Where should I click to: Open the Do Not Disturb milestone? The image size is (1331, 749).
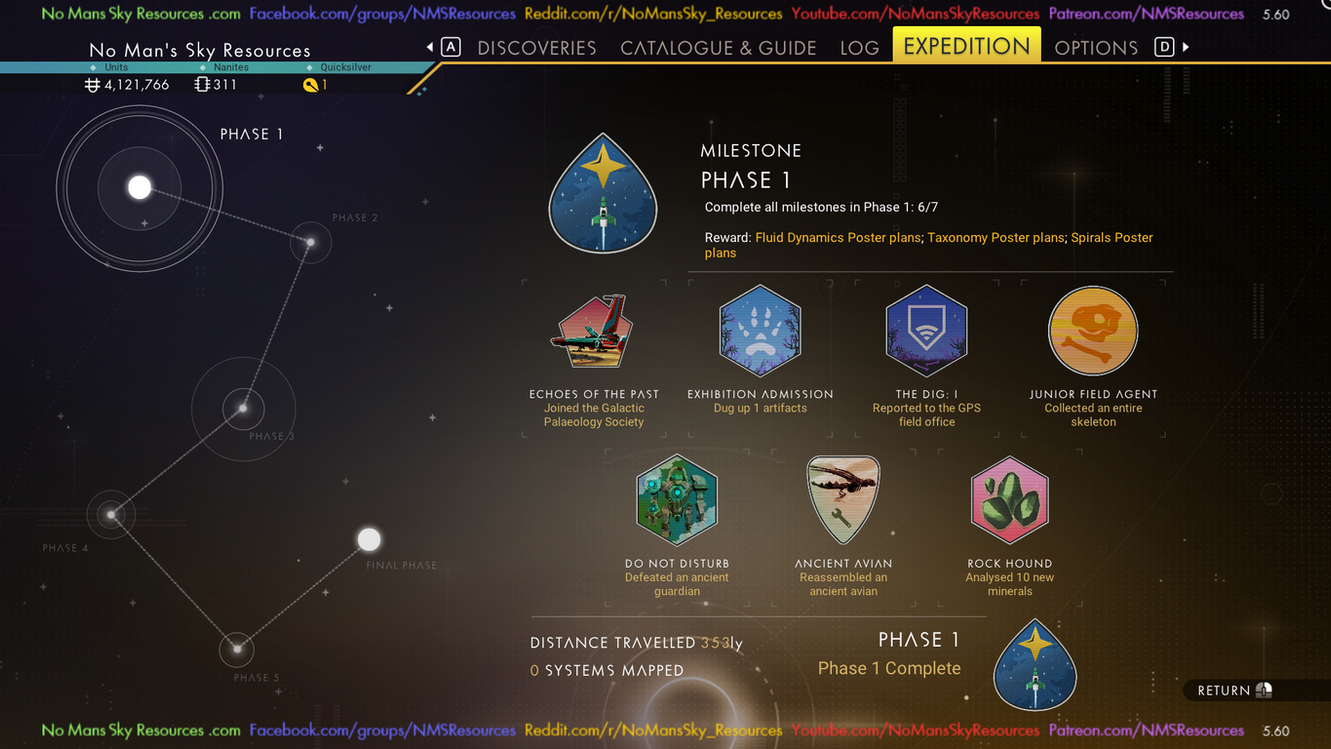[x=677, y=500]
